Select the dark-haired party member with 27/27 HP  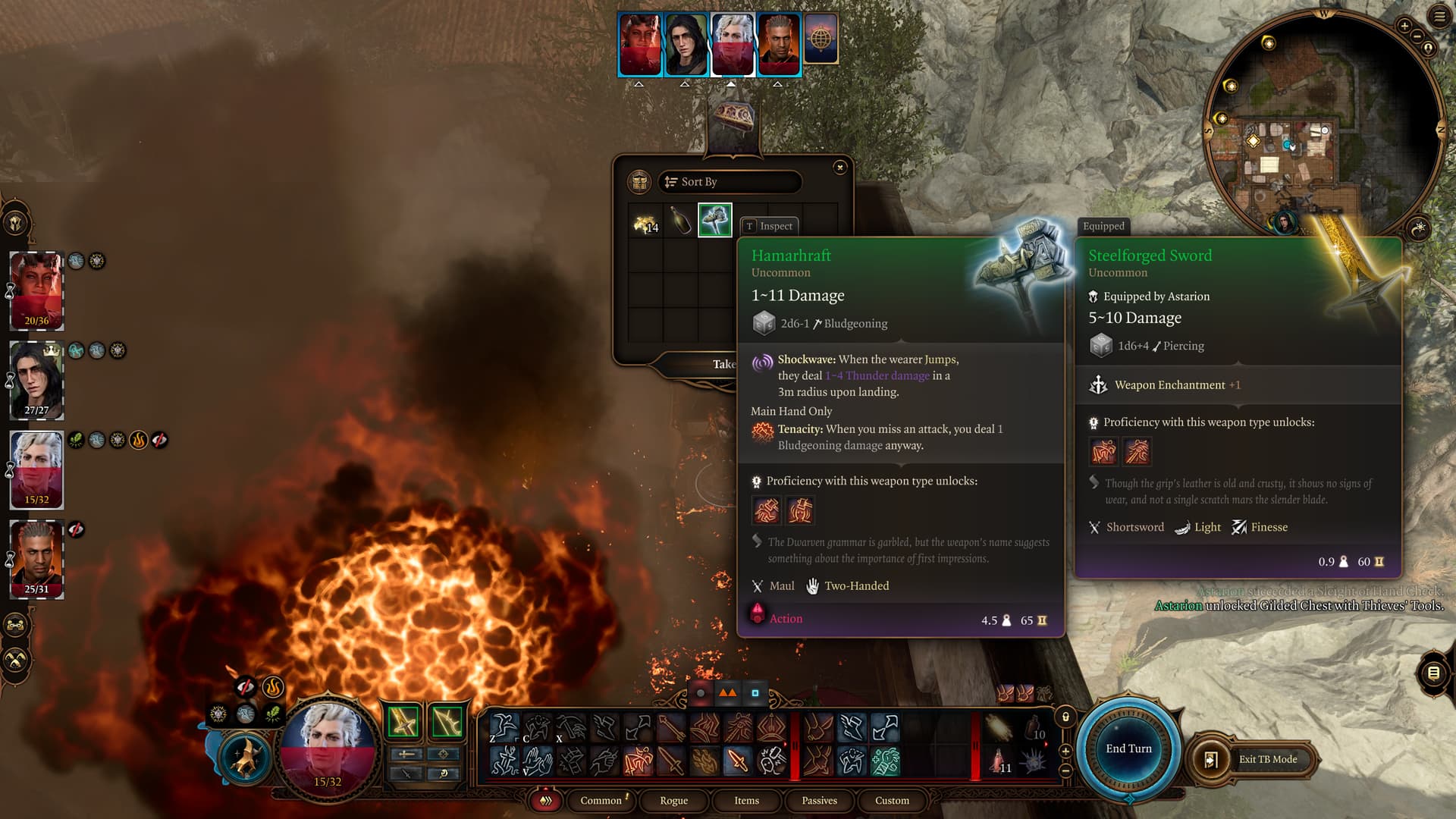tap(36, 380)
